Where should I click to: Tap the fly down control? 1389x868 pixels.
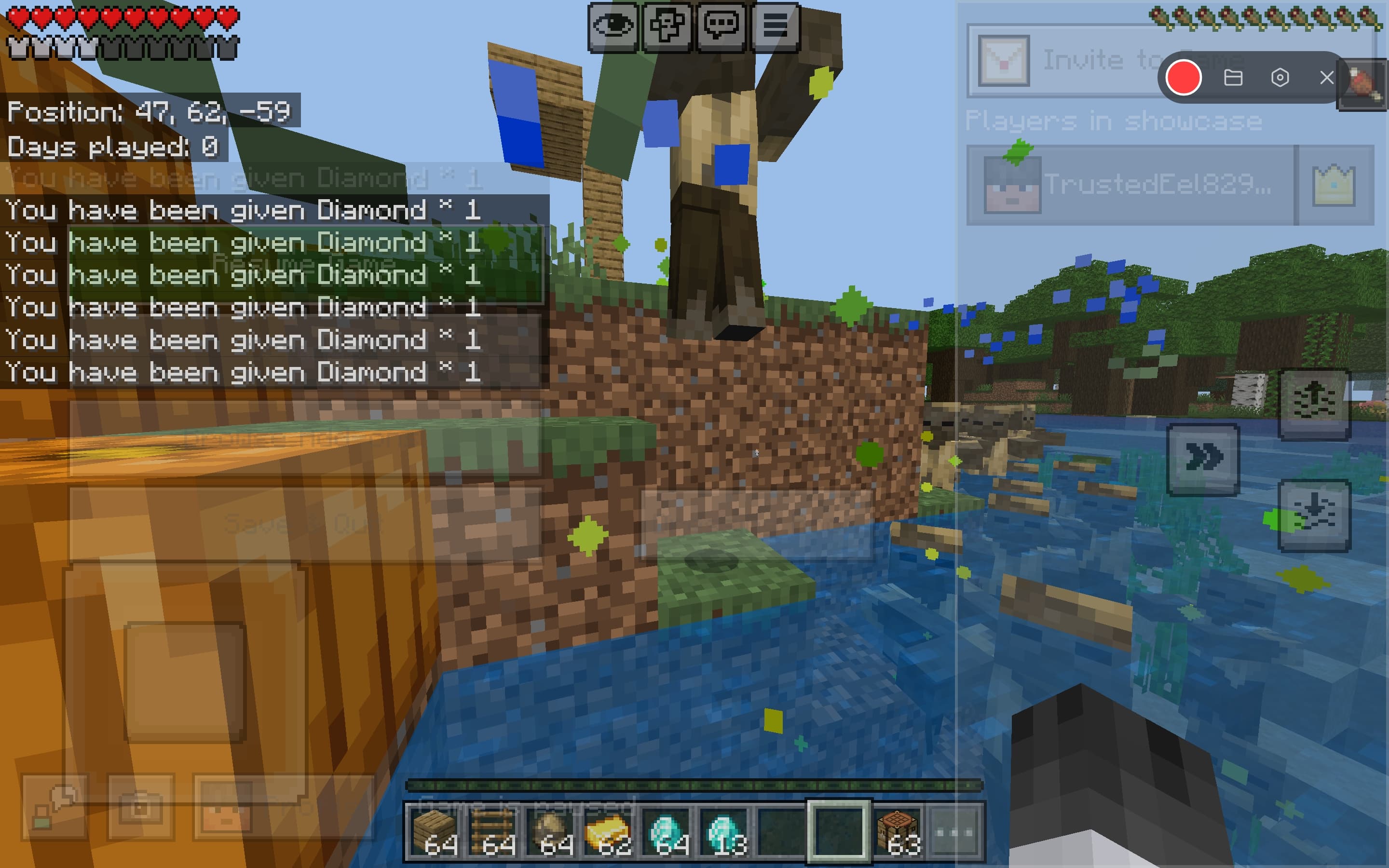(x=1315, y=515)
